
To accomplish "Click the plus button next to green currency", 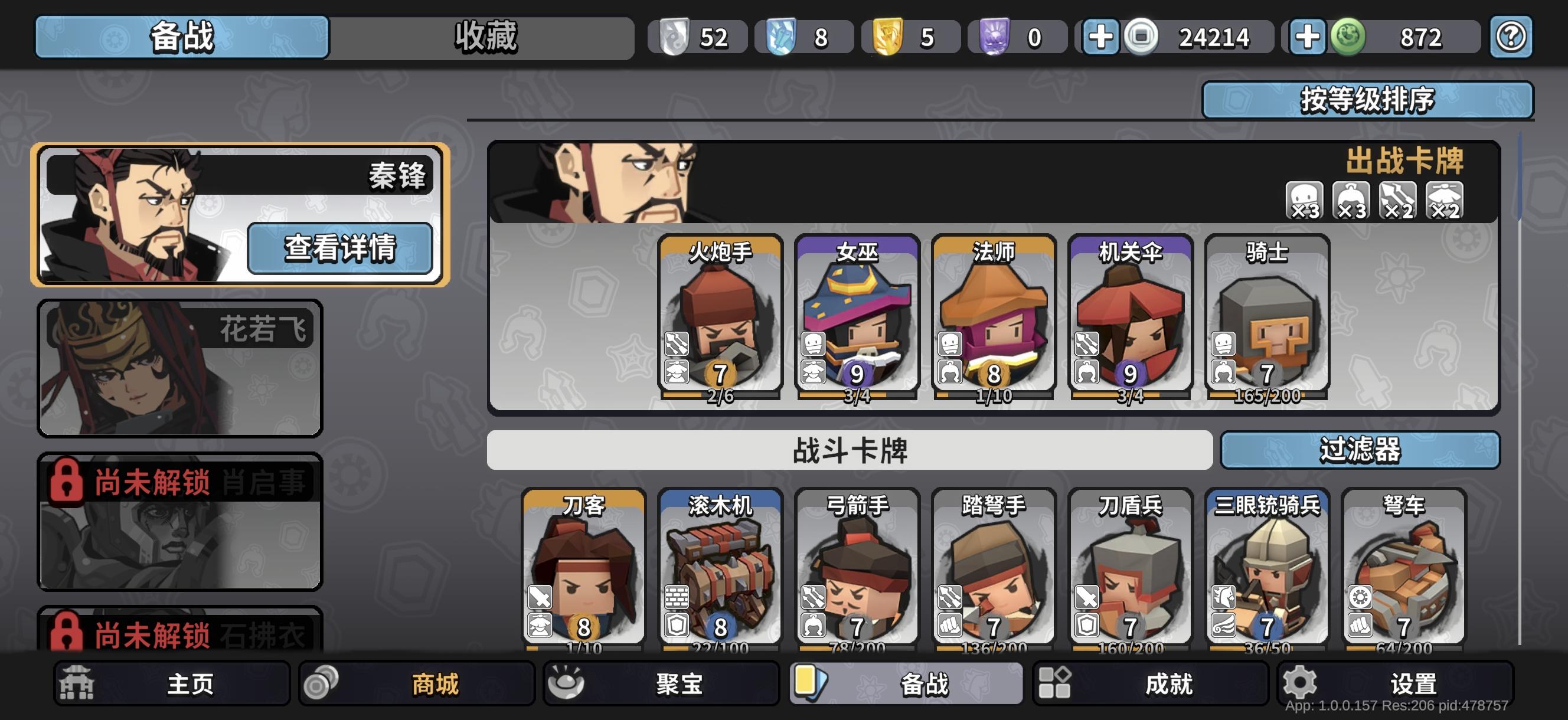I will tap(1308, 37).
